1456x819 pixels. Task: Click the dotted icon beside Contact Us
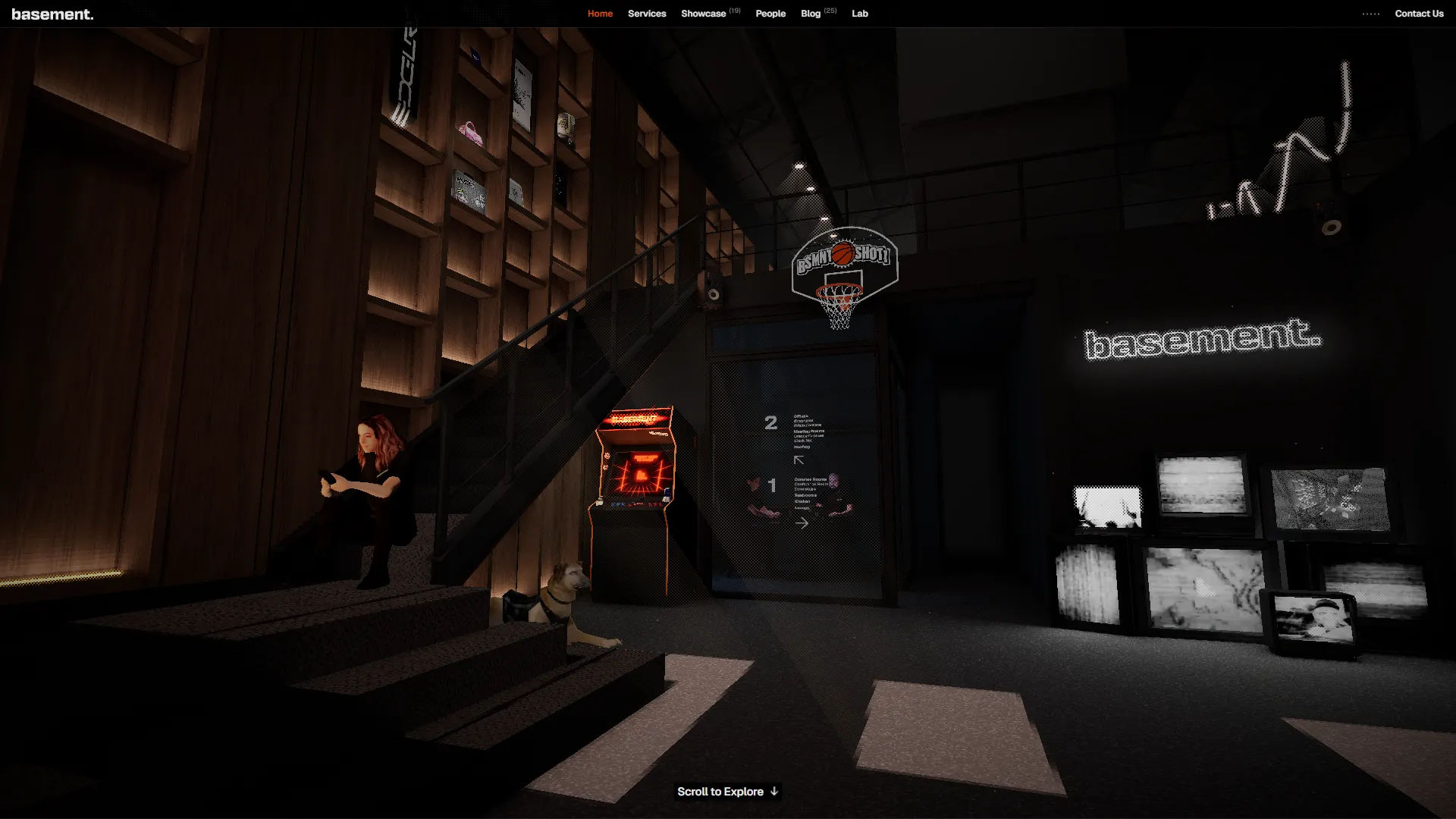pyautogui.click(x=1371, y=14)
